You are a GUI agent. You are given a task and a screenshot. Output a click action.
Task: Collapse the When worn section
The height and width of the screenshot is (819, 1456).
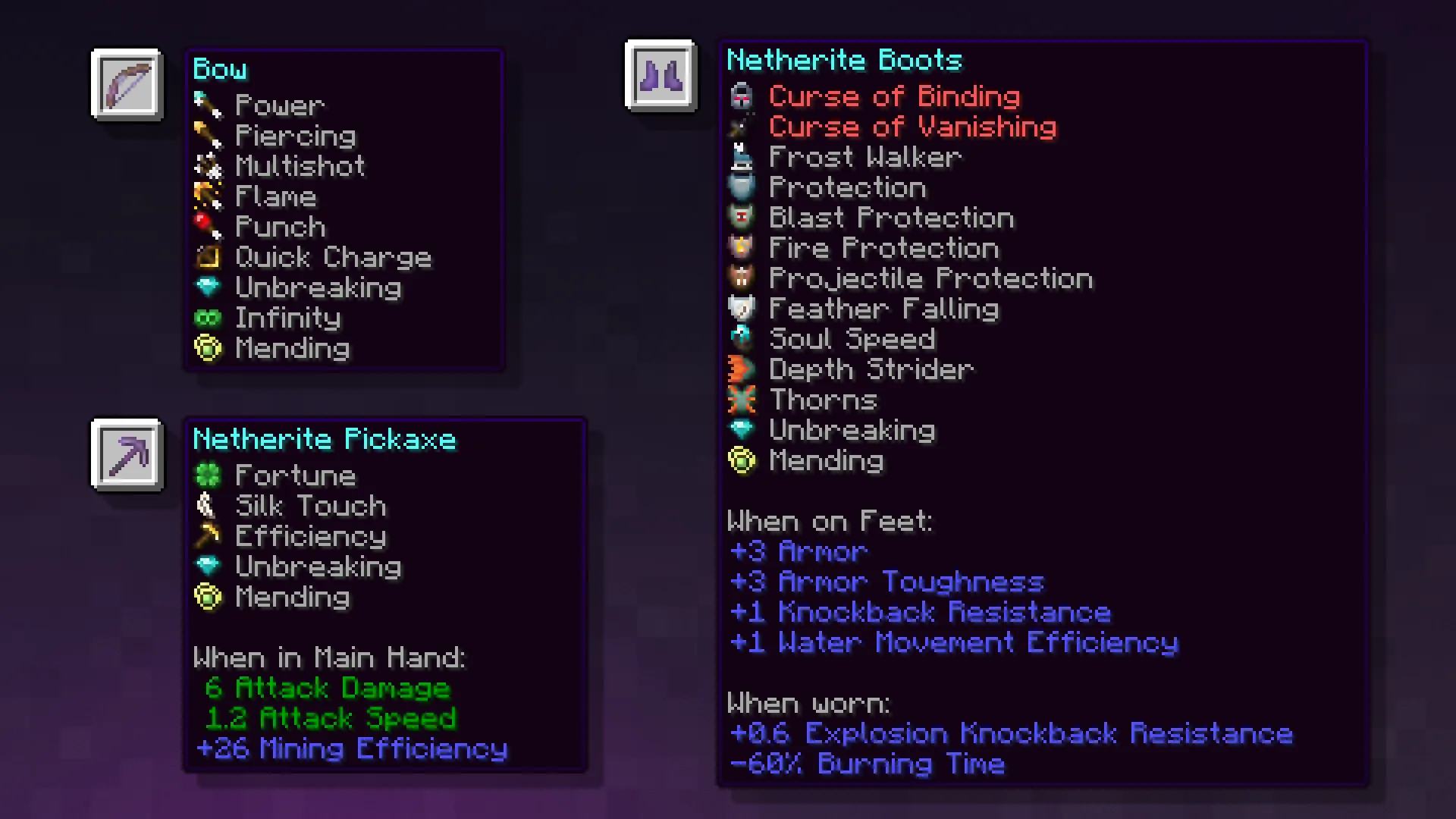coord(808,703)
